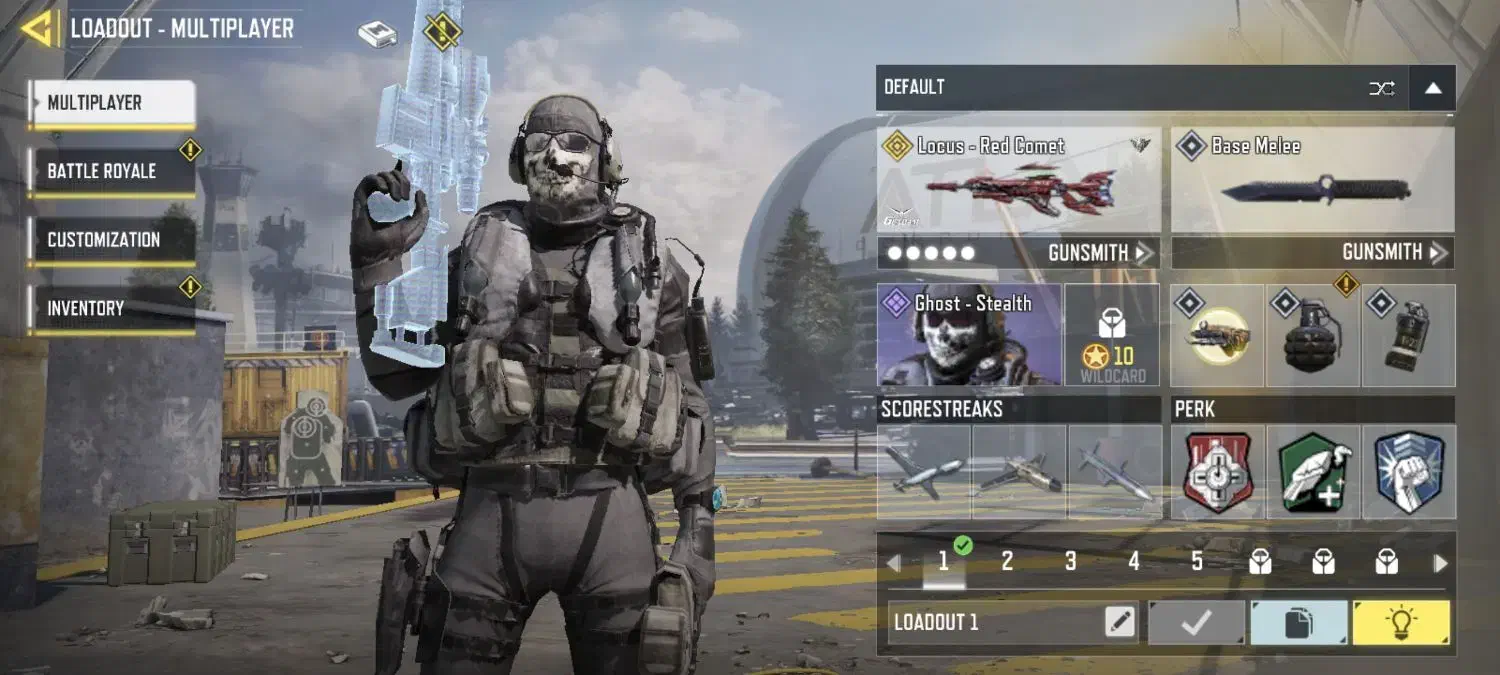Image resolution: width=1500 pixels, height=675 pixels.
Task: Go back with the yellow arrow button
Action: 38,28
